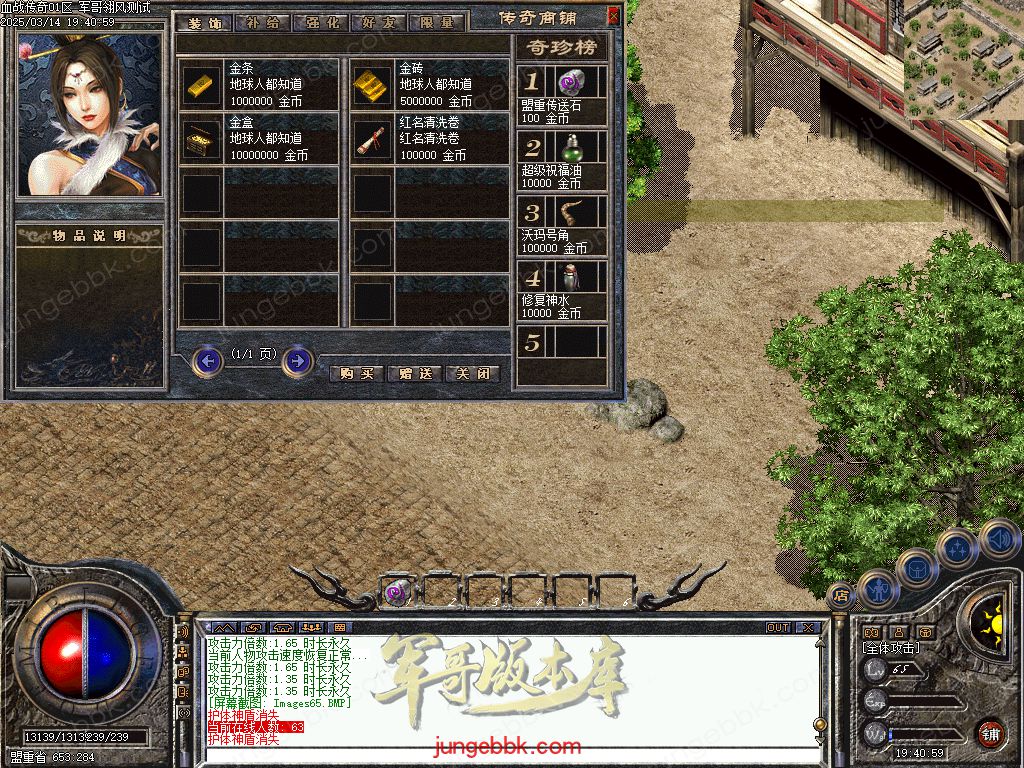Toggle sound with the speaker icon
Image resolution: width=1024 pixels, height=768 pixels.
point(999,539)
